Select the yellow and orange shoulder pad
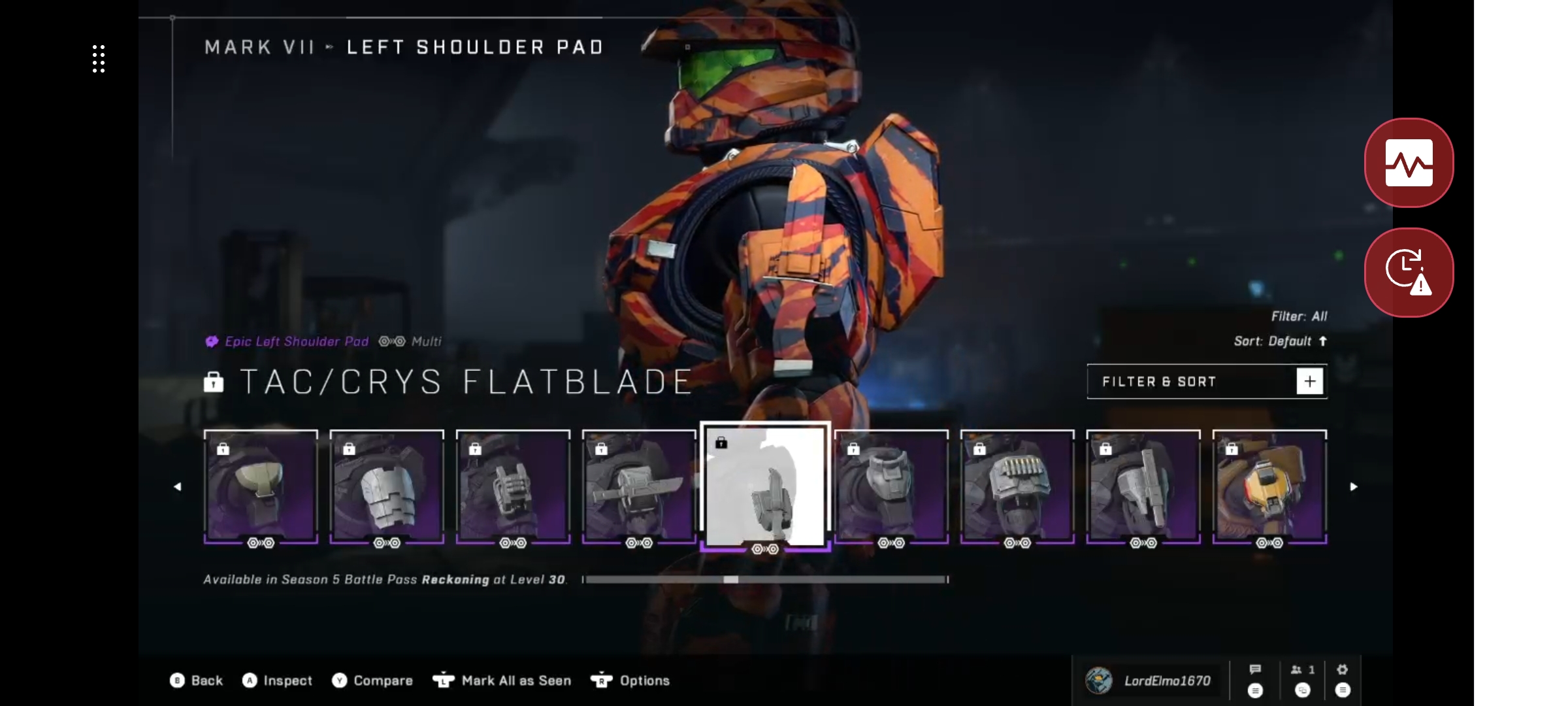 click(1269, 486)
